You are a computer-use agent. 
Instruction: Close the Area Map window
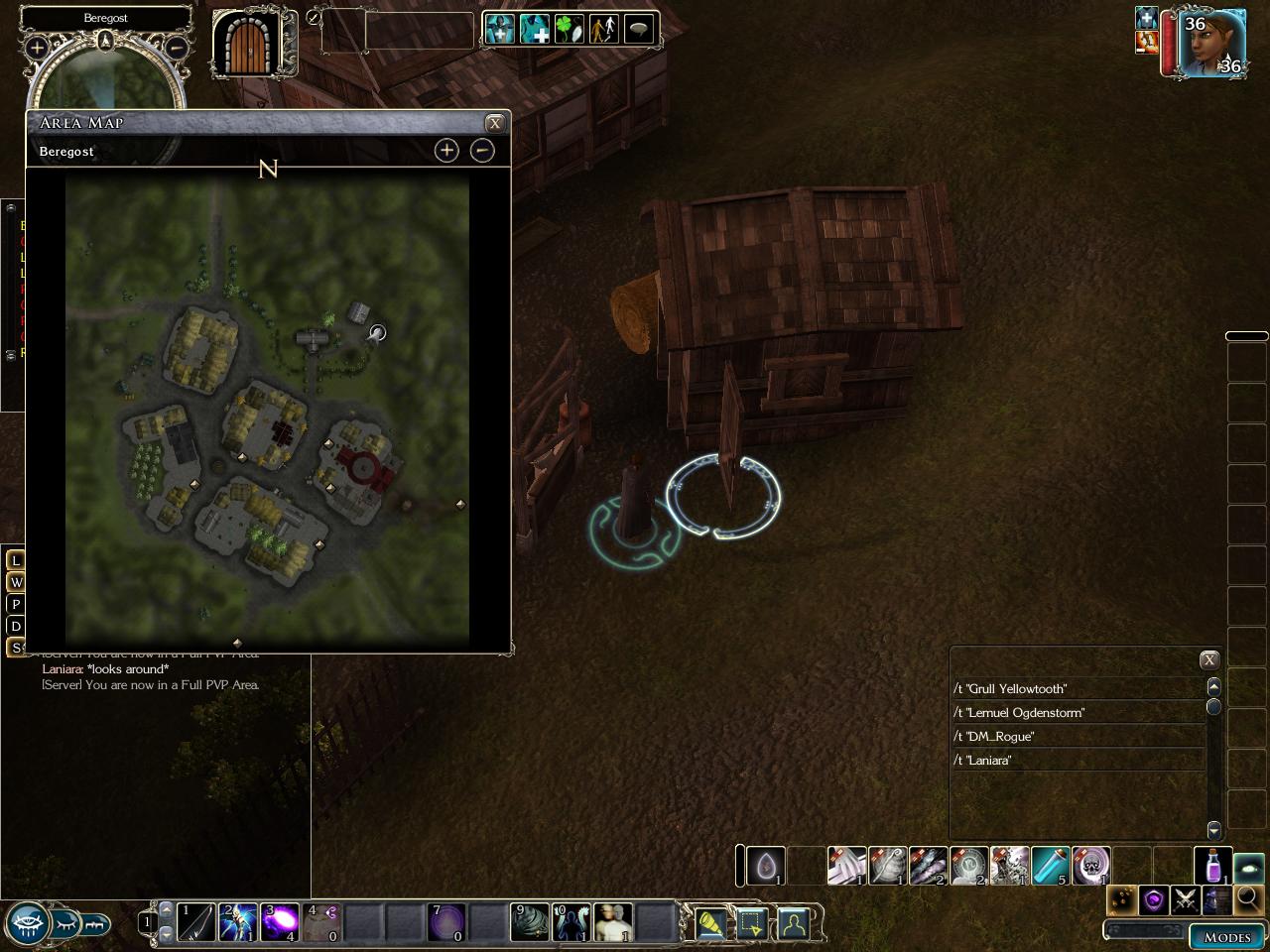(494, 123)
